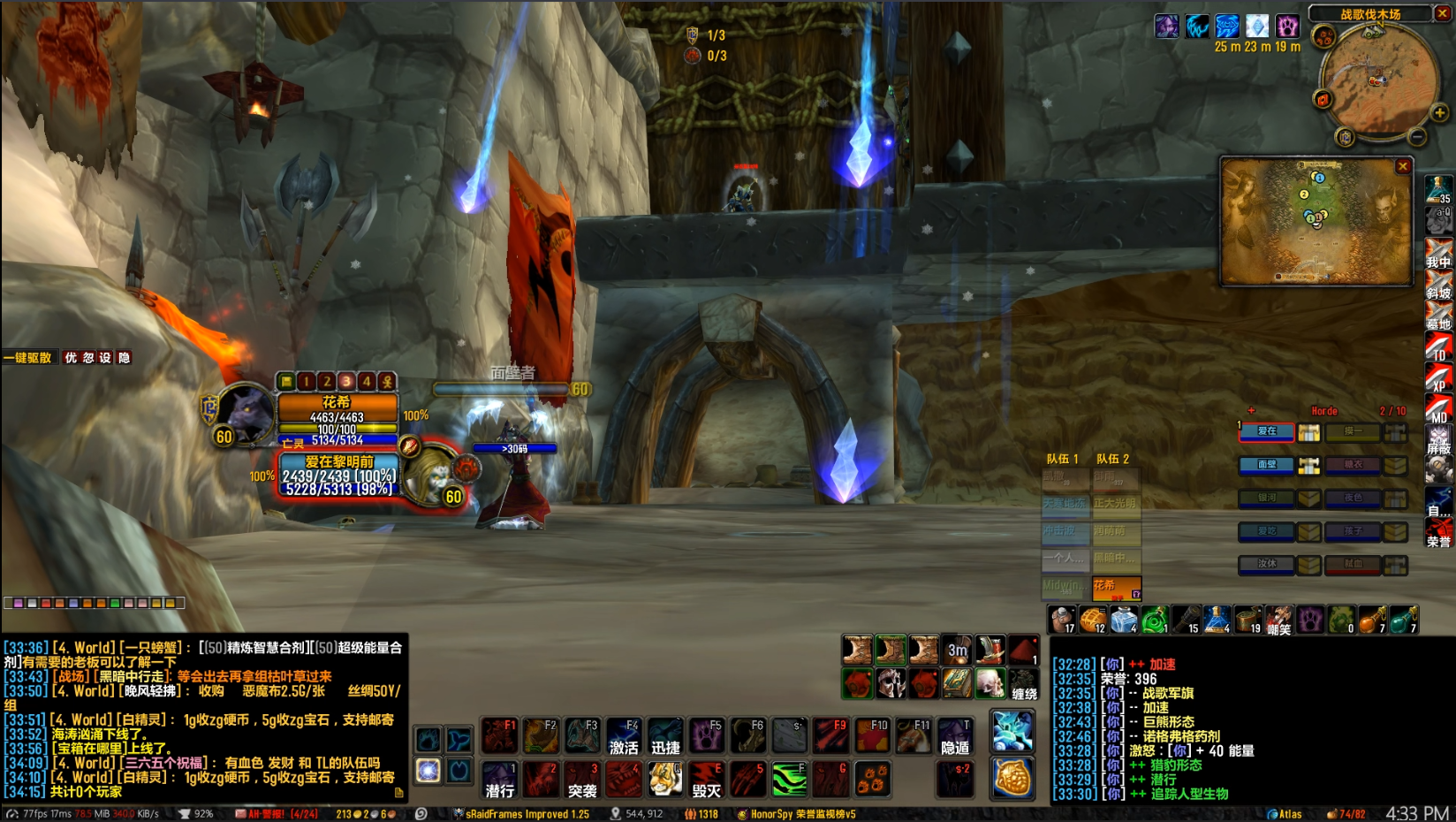Target enemy player 面壁 in Horde list
Viewport: 1456px width, 822px height.
(x=1266, y=465)
